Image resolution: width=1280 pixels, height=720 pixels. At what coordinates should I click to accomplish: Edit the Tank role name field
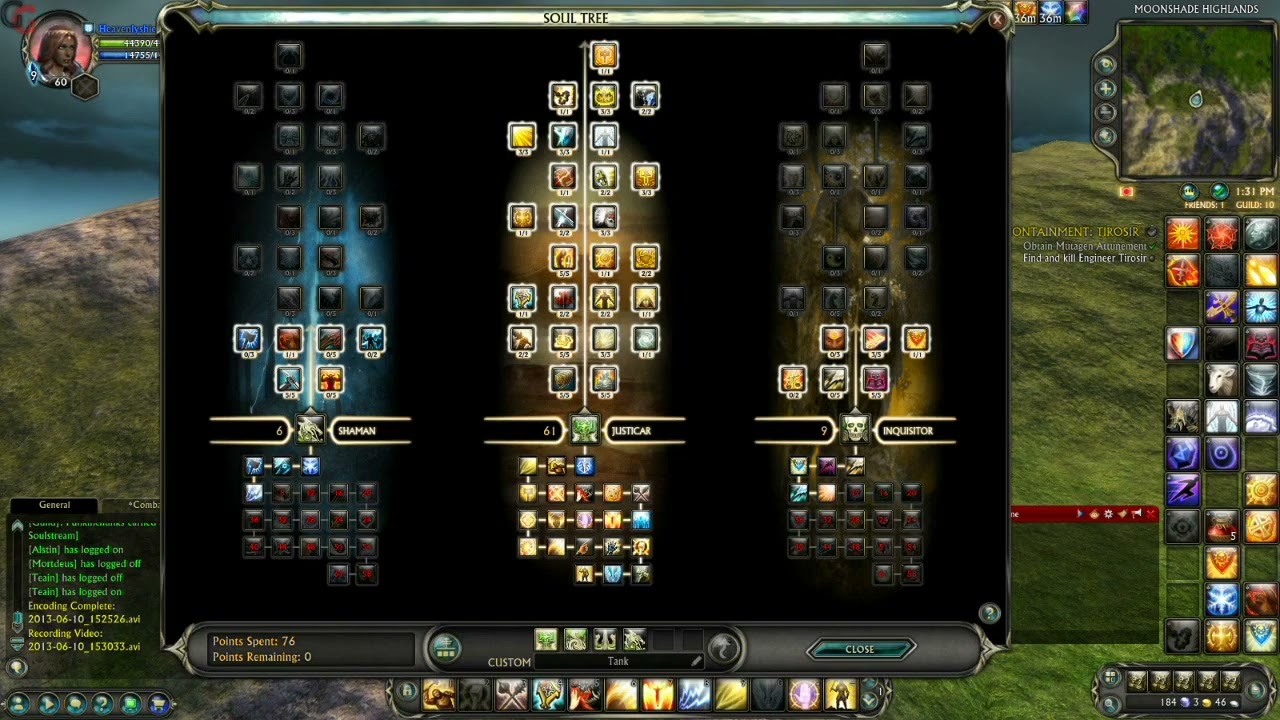pyautogui.click(x=618, y=661)
